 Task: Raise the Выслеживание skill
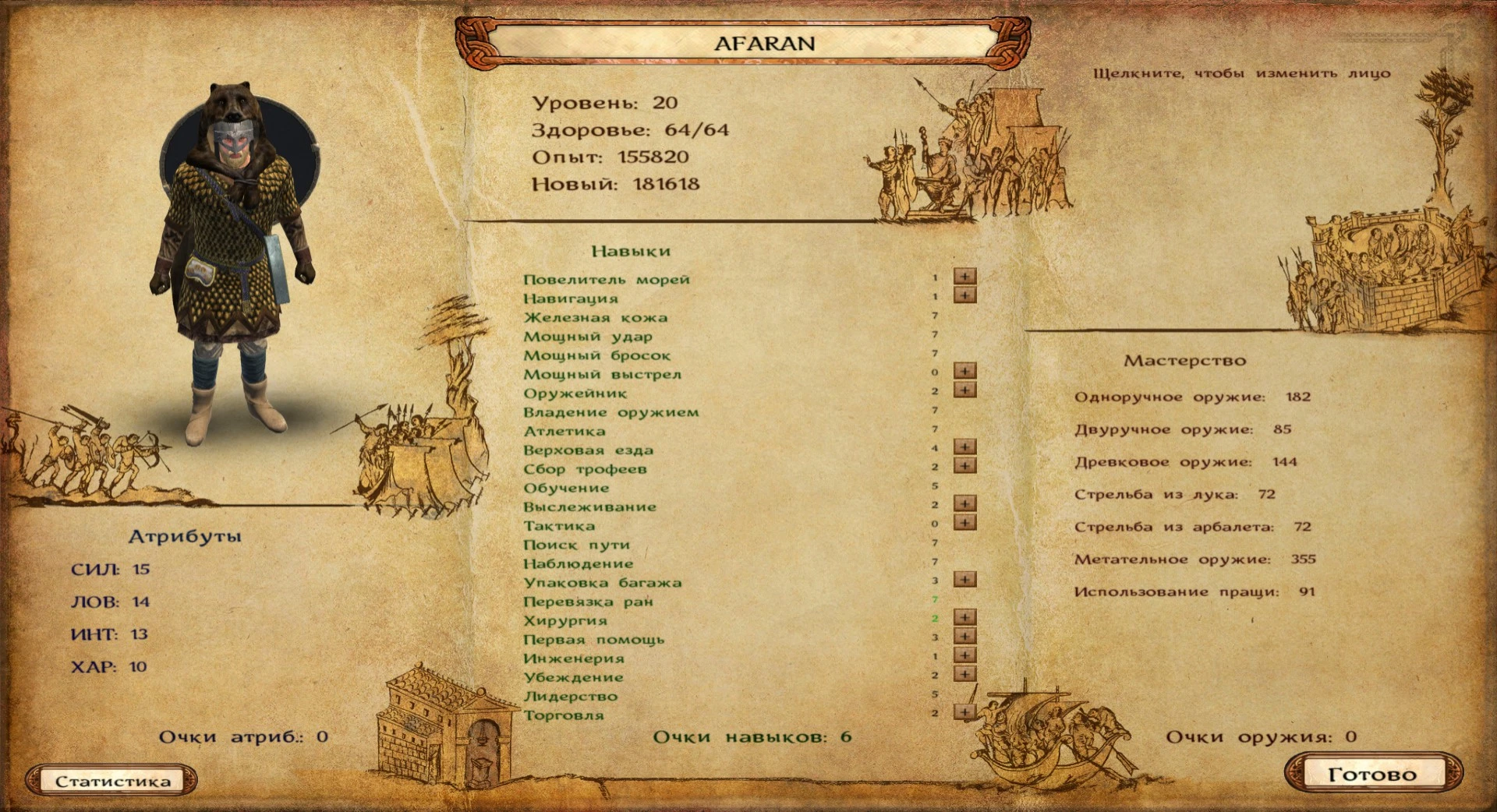[x=964, y=505]
